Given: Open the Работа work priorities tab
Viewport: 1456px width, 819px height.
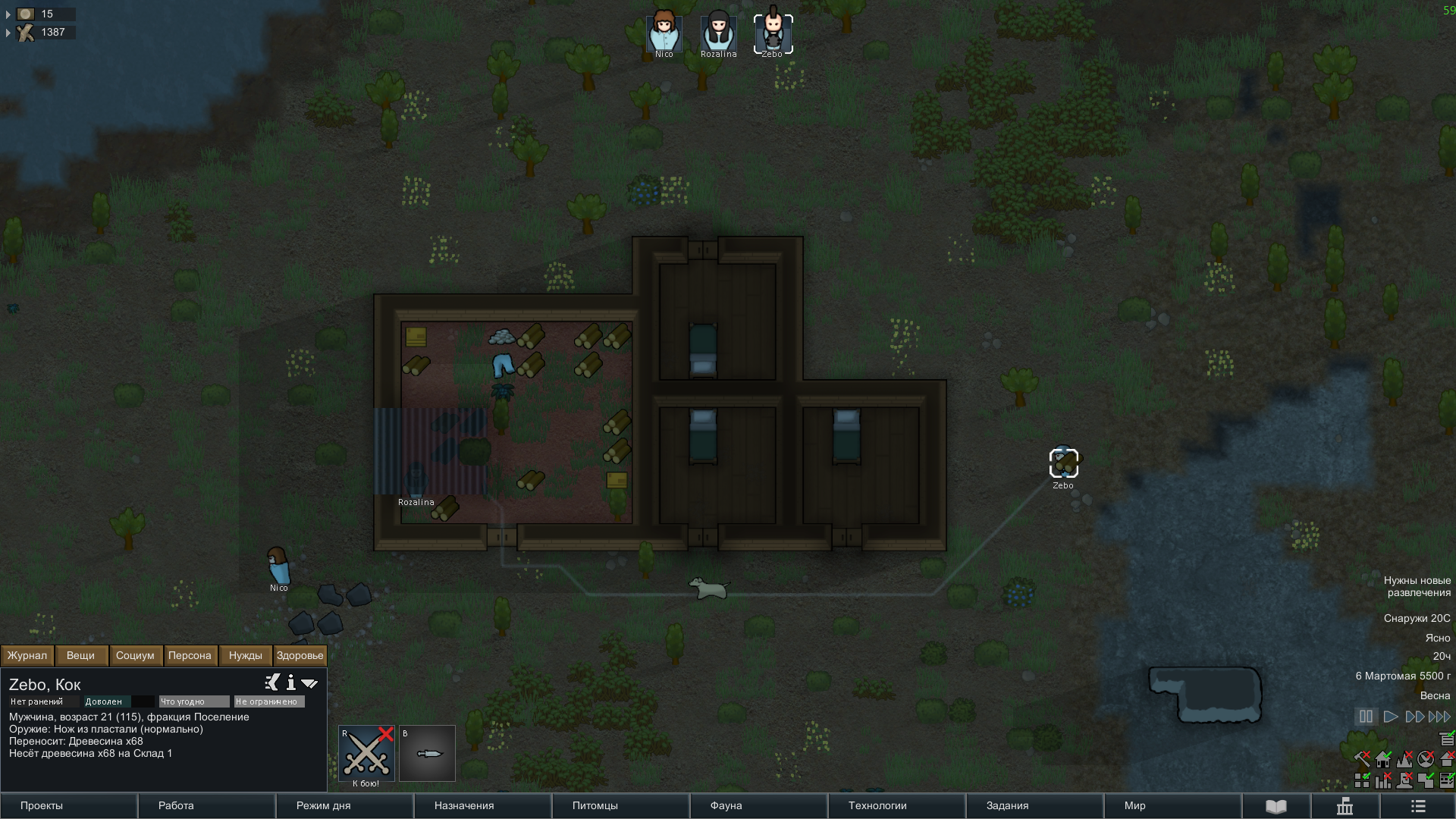Looking at the screenshot, I should click(x=206, y=805).
